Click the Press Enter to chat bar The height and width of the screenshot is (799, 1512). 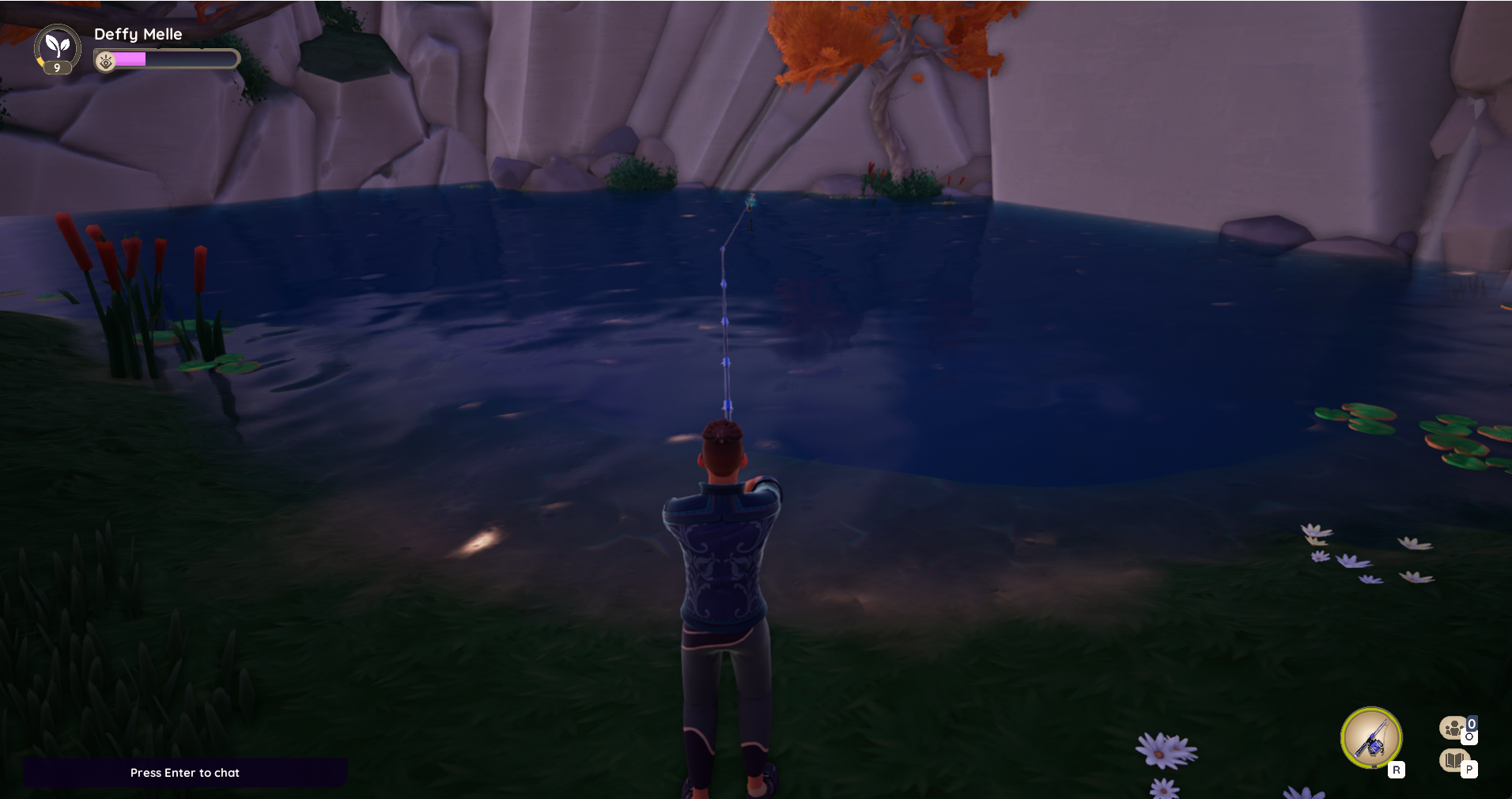(185, 773)
